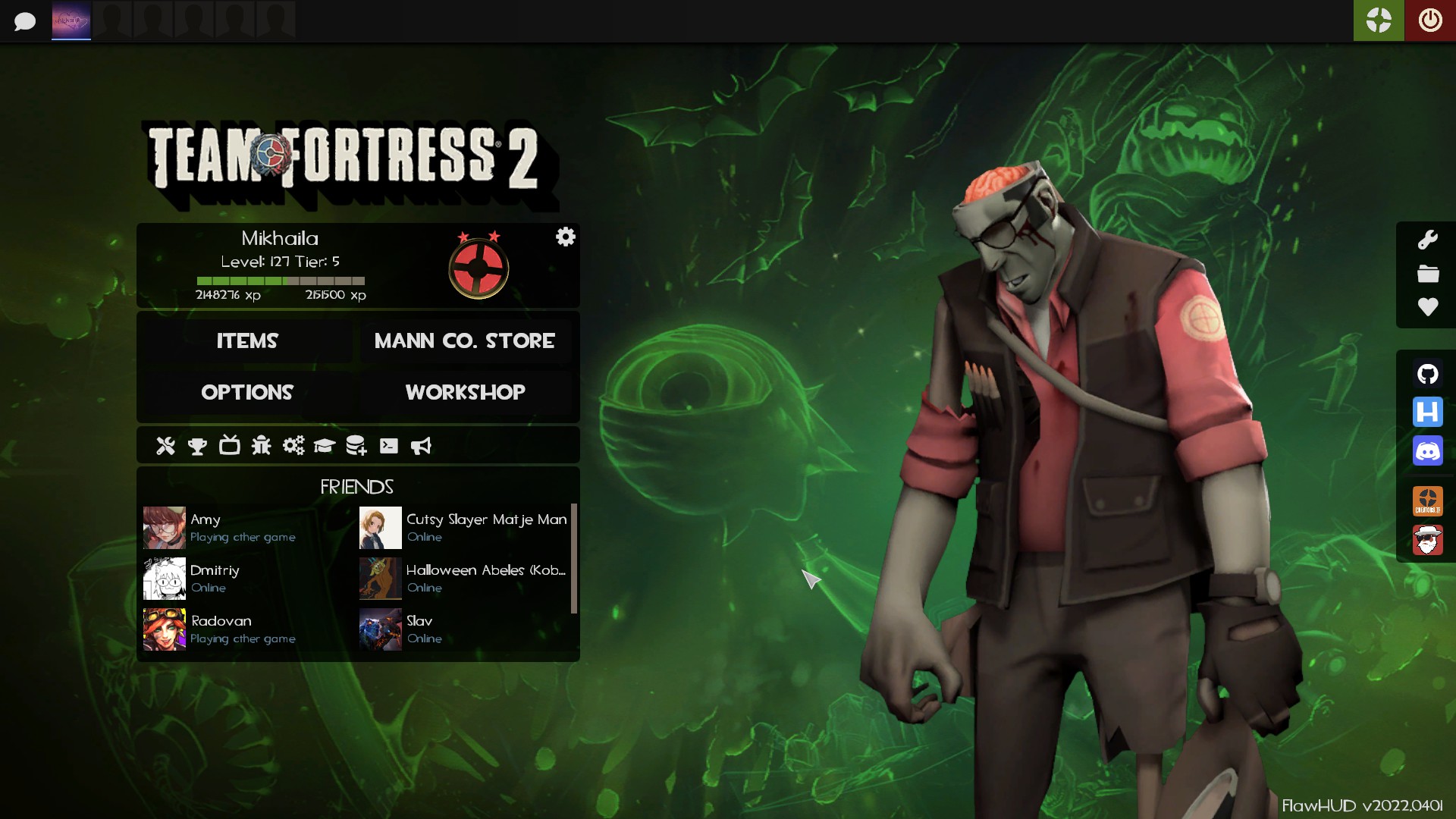Image resolution: width=1456 pixels, height=819 pixels.
Task: Click the power quit button top right
Action: coord(1430,20)
